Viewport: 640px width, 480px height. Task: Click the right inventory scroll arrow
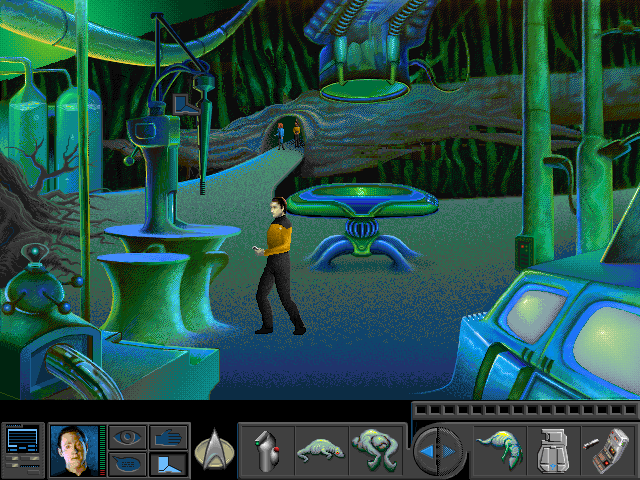click(x=449, y=450)
